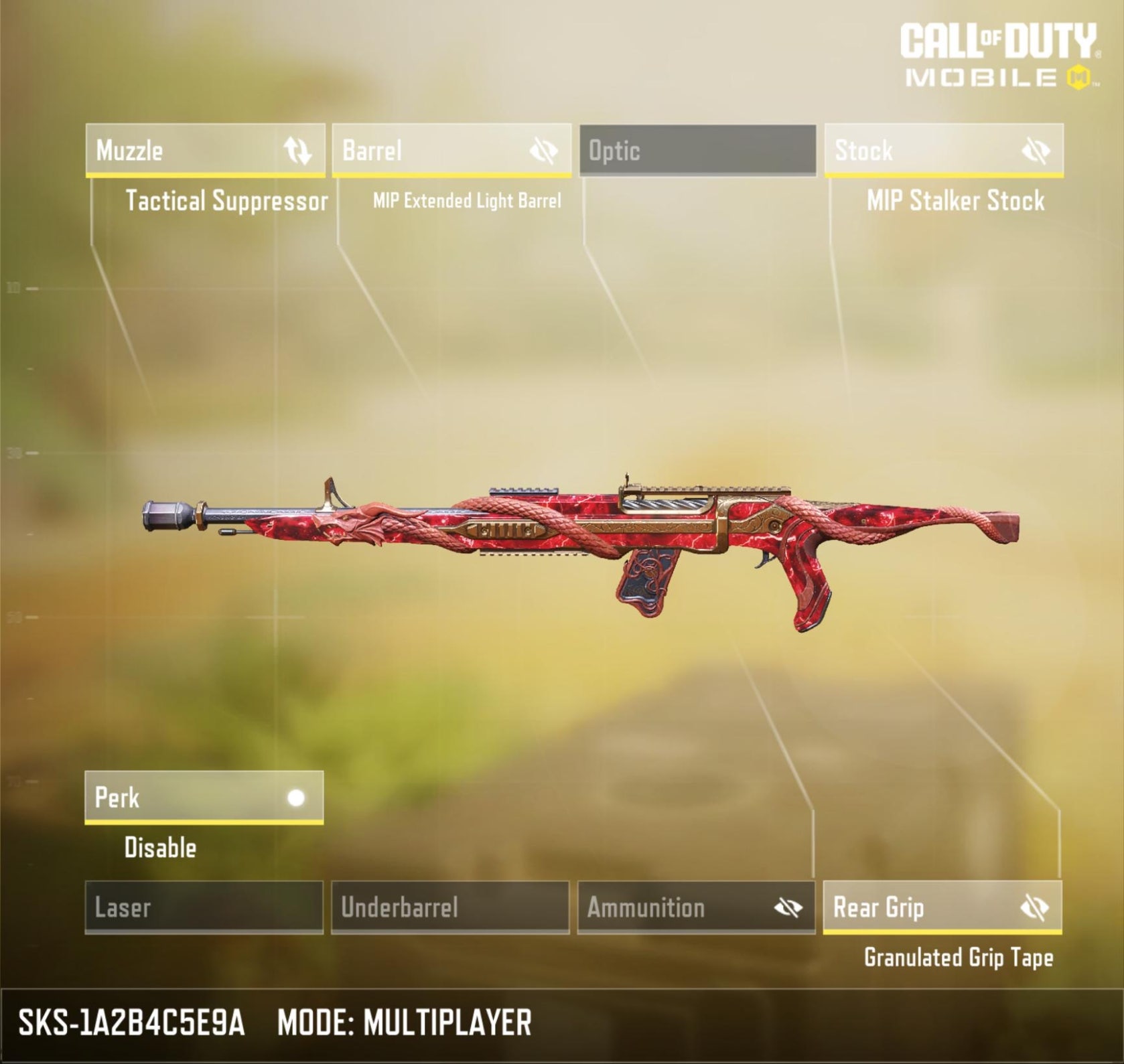Toggle the hidden-eye icon on Stock
1124x1064 pixels.
[x=1036, y=151]
